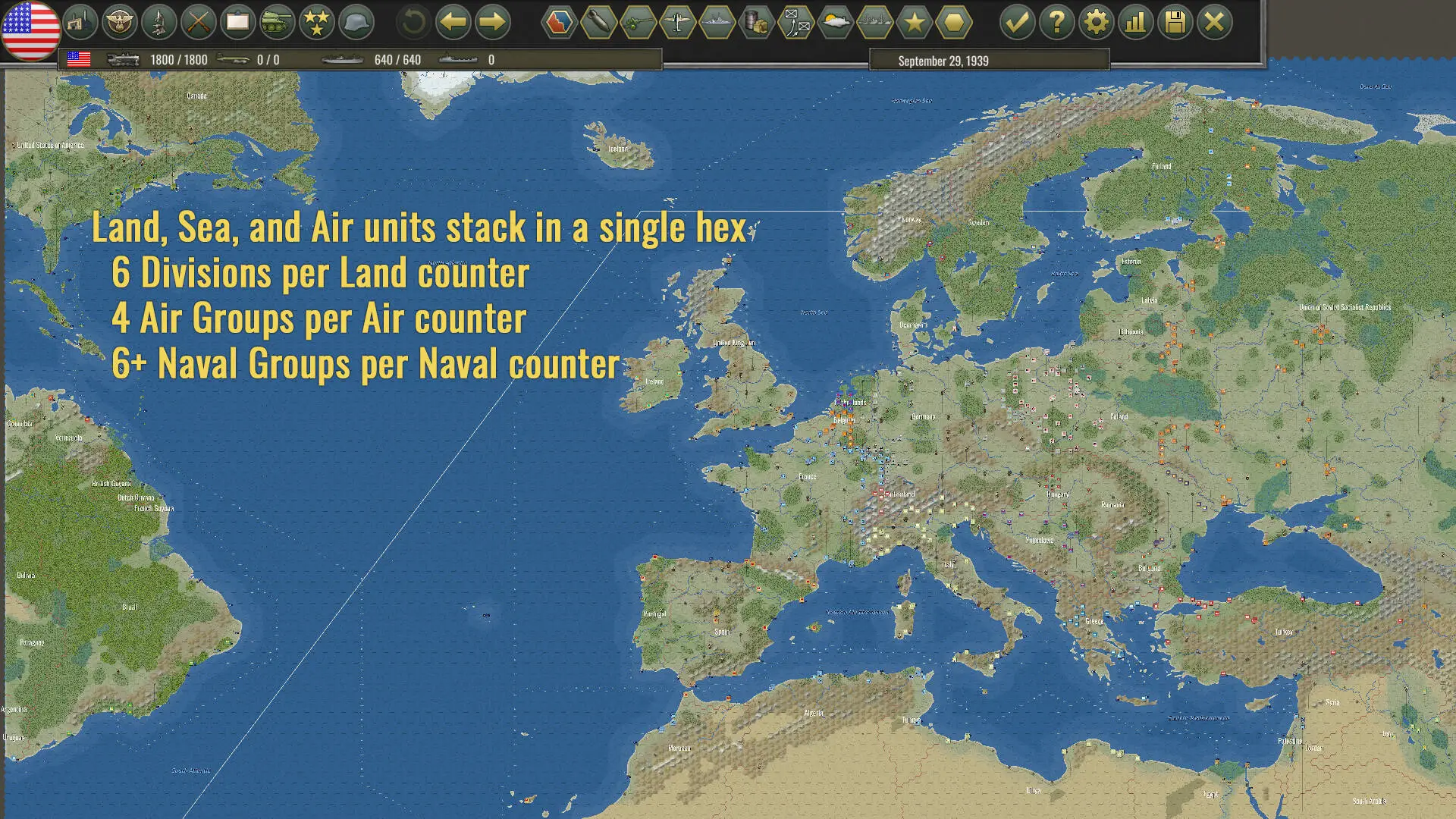The image size is (1456, 819).
Task: Open the tank unit screen
Action: click(x=277, y=23)
